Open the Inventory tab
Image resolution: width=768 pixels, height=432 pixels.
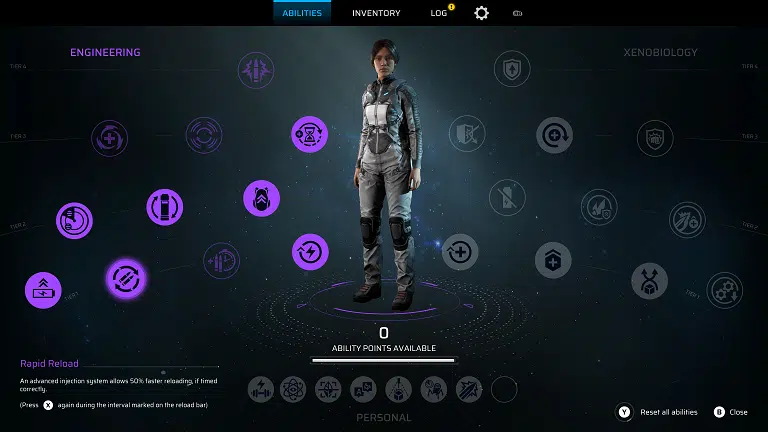(376, 13)
